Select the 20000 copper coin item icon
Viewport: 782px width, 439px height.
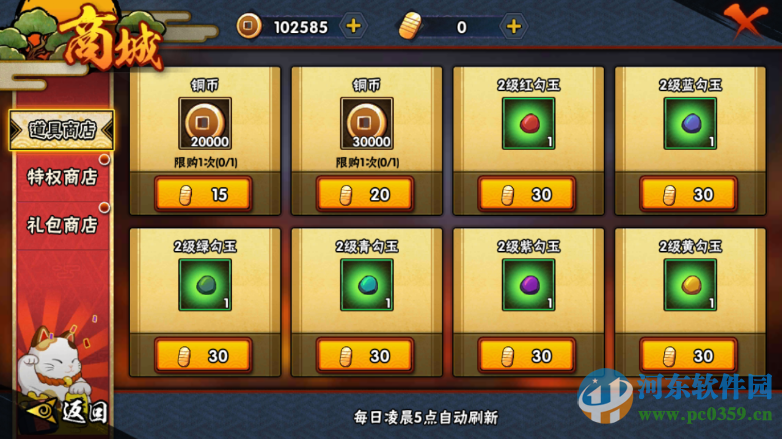tap(204, 123)
